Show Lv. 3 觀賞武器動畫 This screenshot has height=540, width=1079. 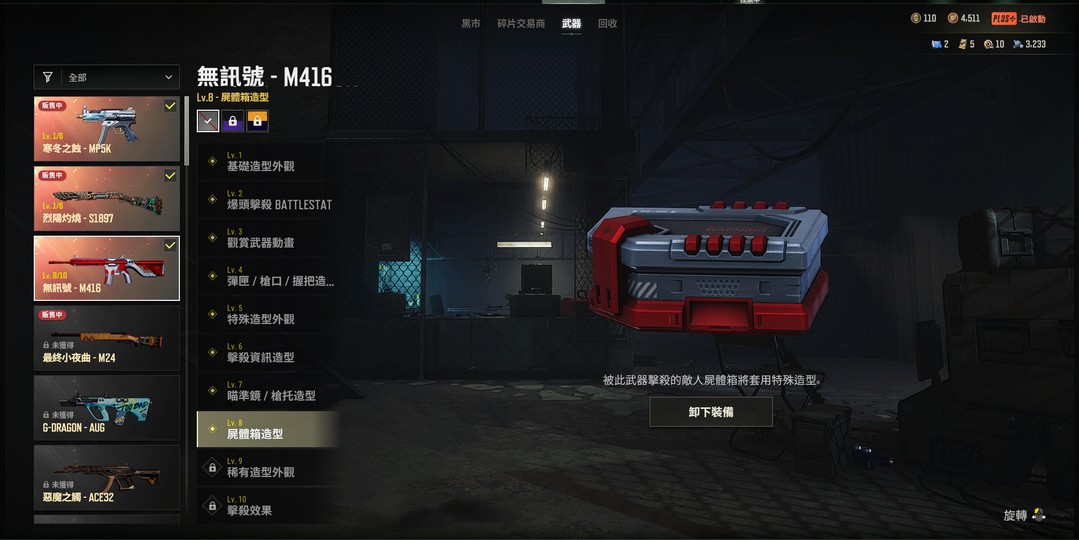click(x=267, y=238)
